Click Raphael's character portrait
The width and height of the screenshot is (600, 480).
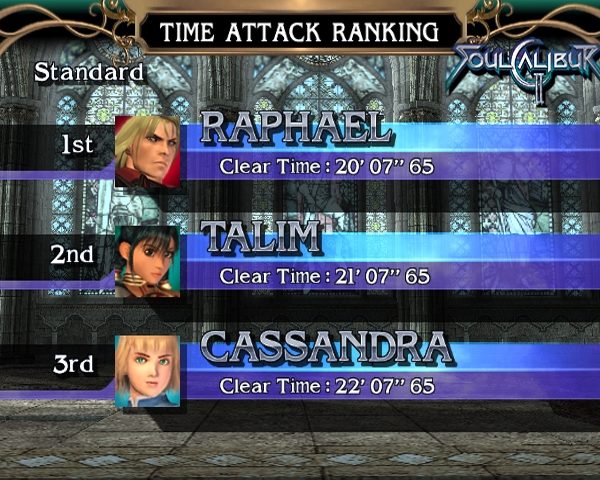[148, 151]
